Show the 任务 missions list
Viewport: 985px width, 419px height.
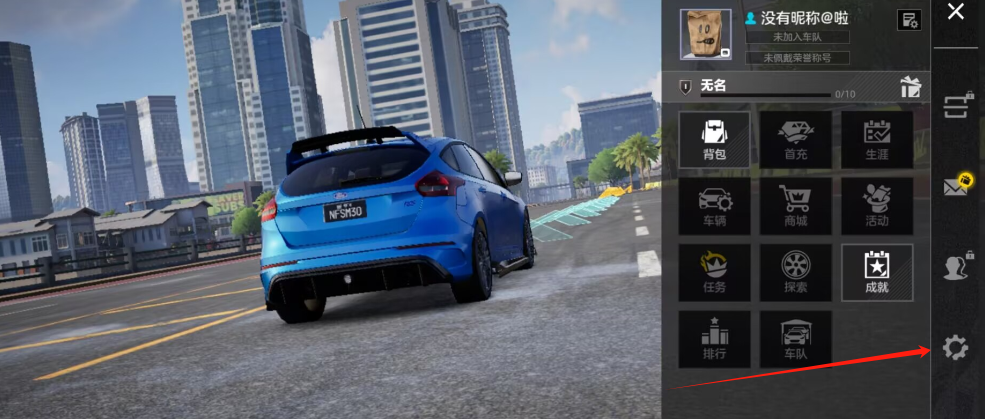tap(714, 272)
